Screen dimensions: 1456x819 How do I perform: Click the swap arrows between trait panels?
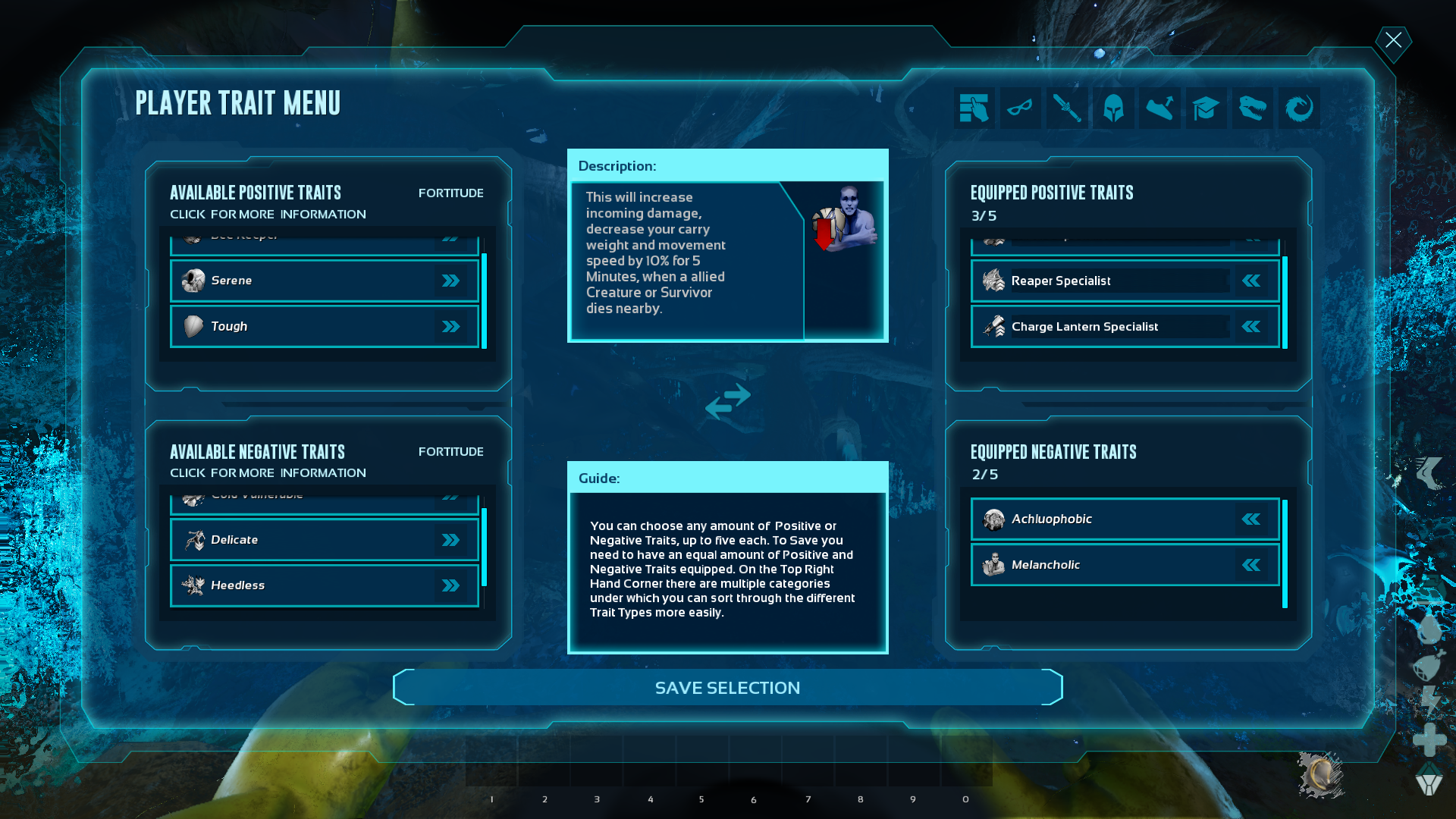728,403
